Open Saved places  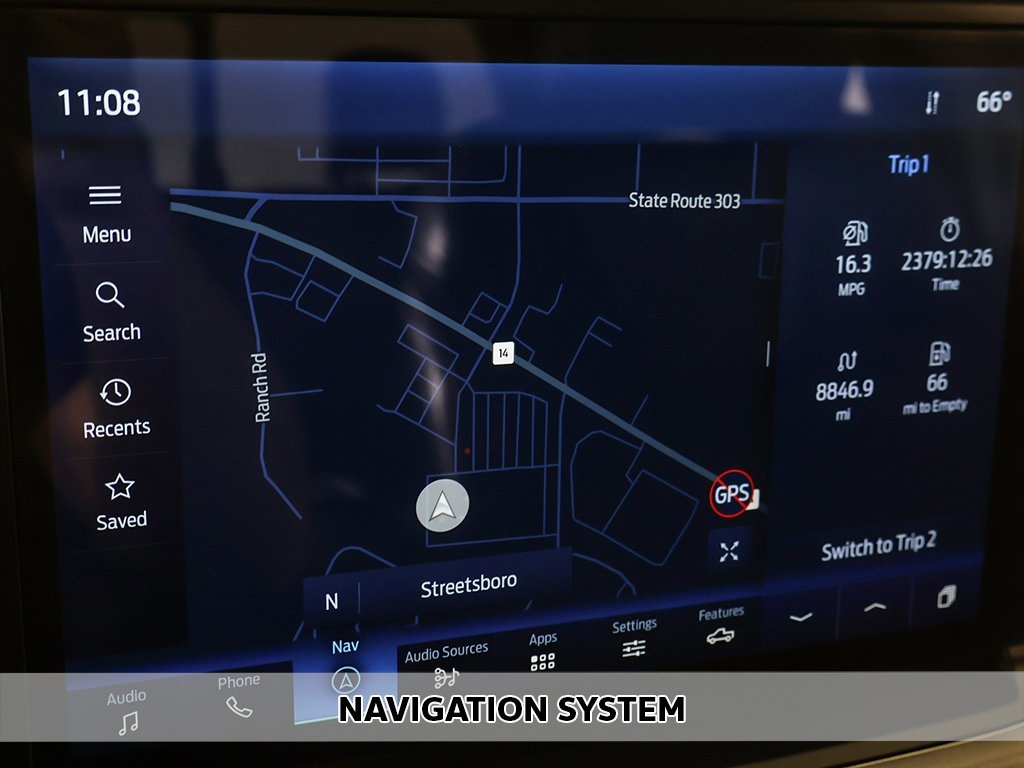point(121,502)
